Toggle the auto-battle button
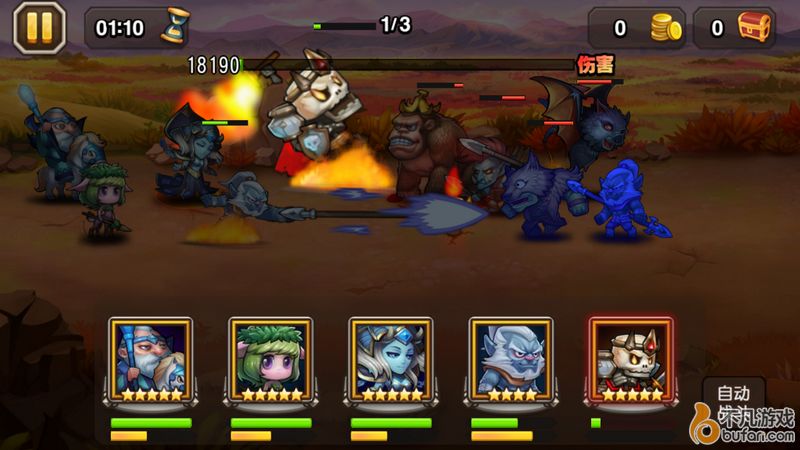Screen dimensions: 800x450 [733, 396]
